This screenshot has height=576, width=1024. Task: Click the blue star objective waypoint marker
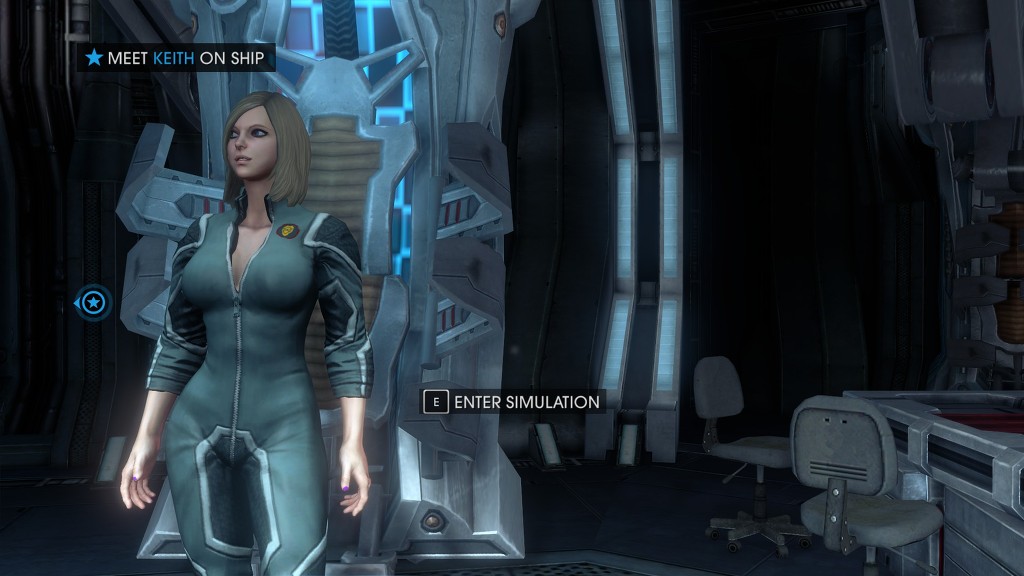pyautogui.click(x=94, y=301)
